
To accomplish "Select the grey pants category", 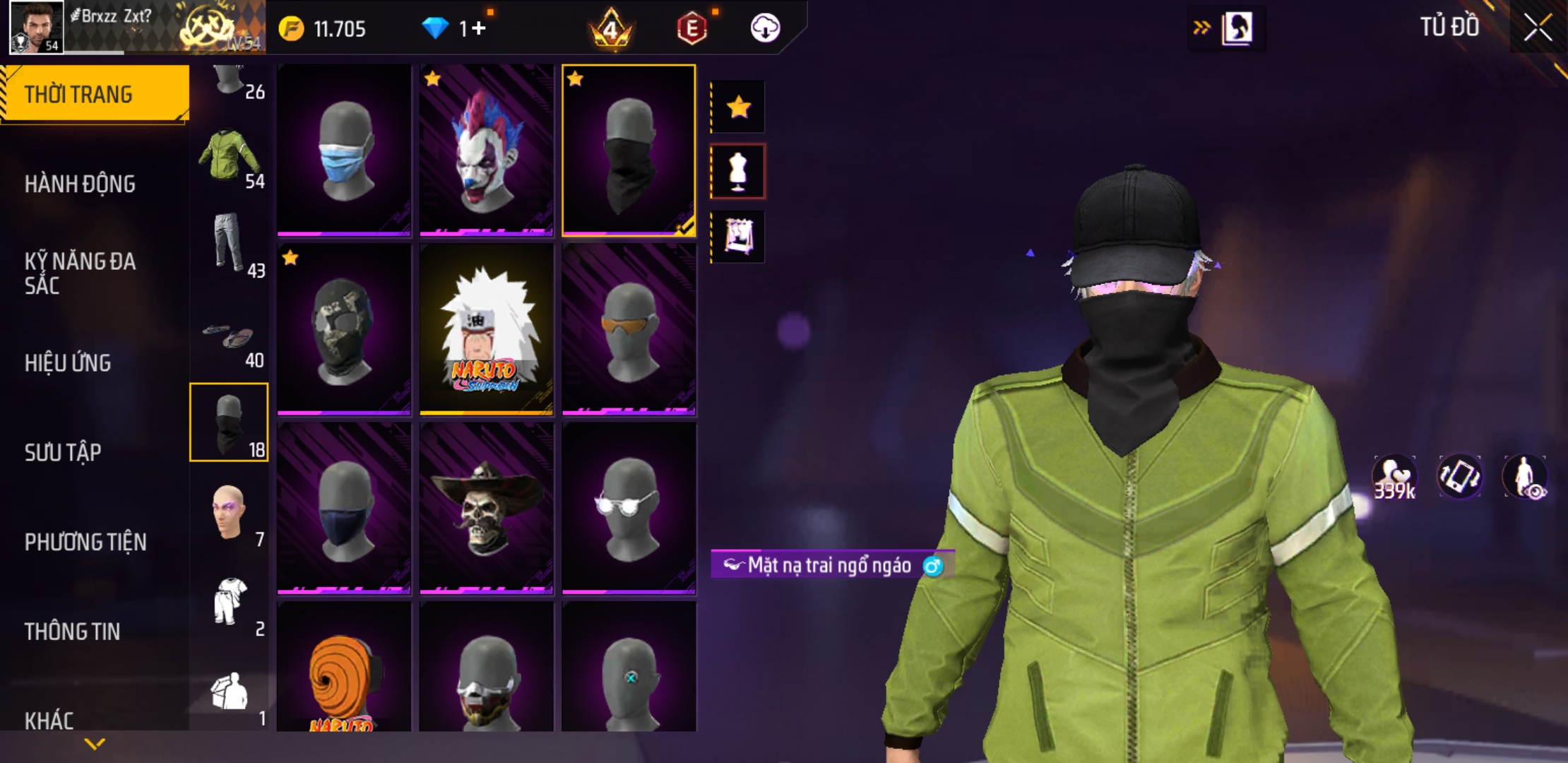I will 229,244.
